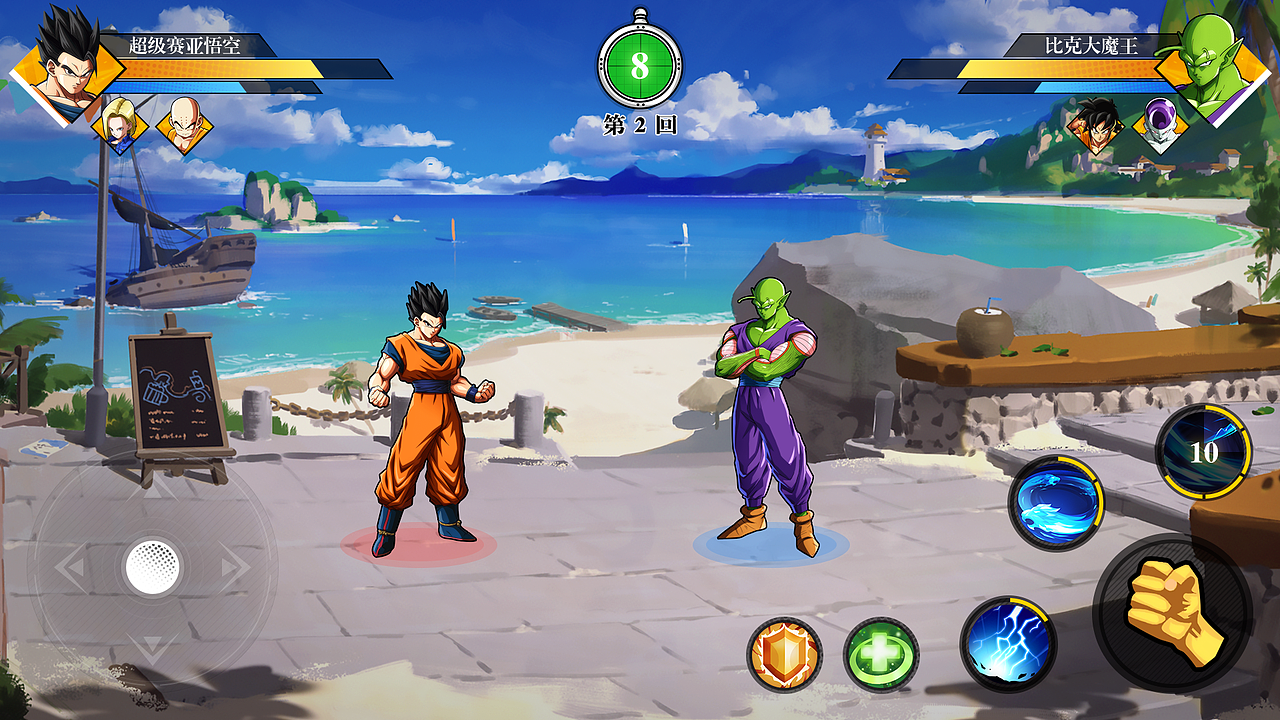Activate the orange shield guard button
The height and width of the screenshot is (720, 1280).
[784, 654]
